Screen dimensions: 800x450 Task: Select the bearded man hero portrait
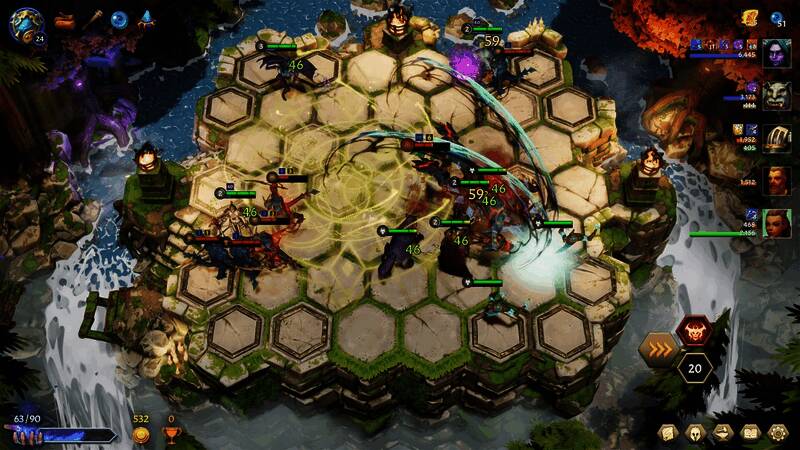[777, 181]
